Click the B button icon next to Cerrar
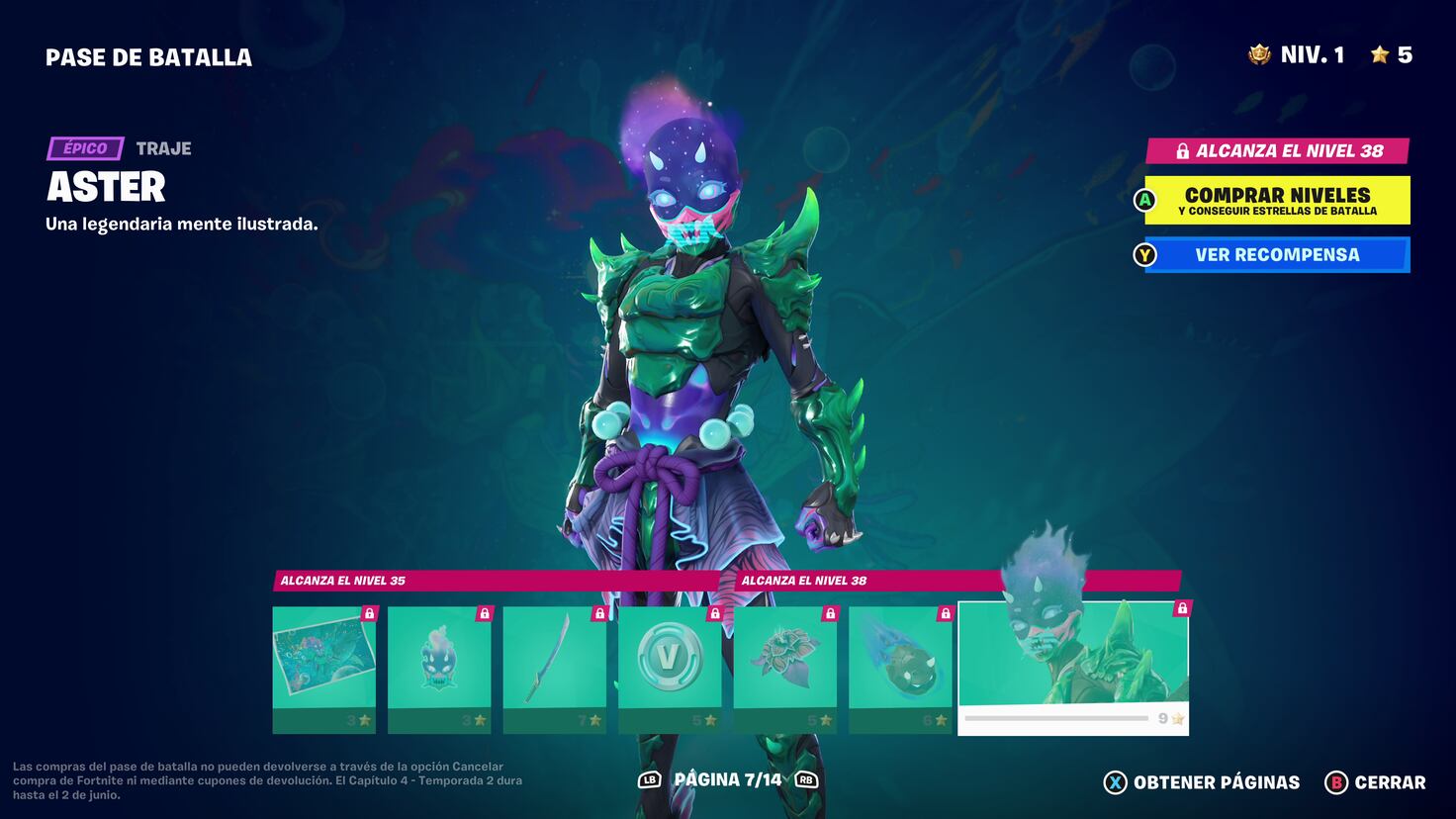Viewport: 1456px width, 819px height. tap(1340, 782)
